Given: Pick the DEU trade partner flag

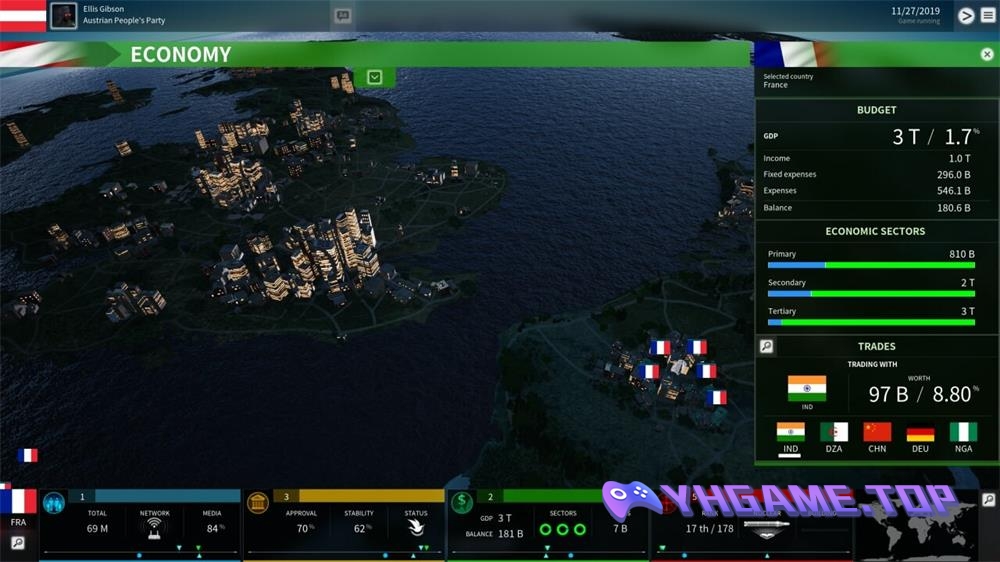Looking at the screenshot, I should tap(920, 433).
